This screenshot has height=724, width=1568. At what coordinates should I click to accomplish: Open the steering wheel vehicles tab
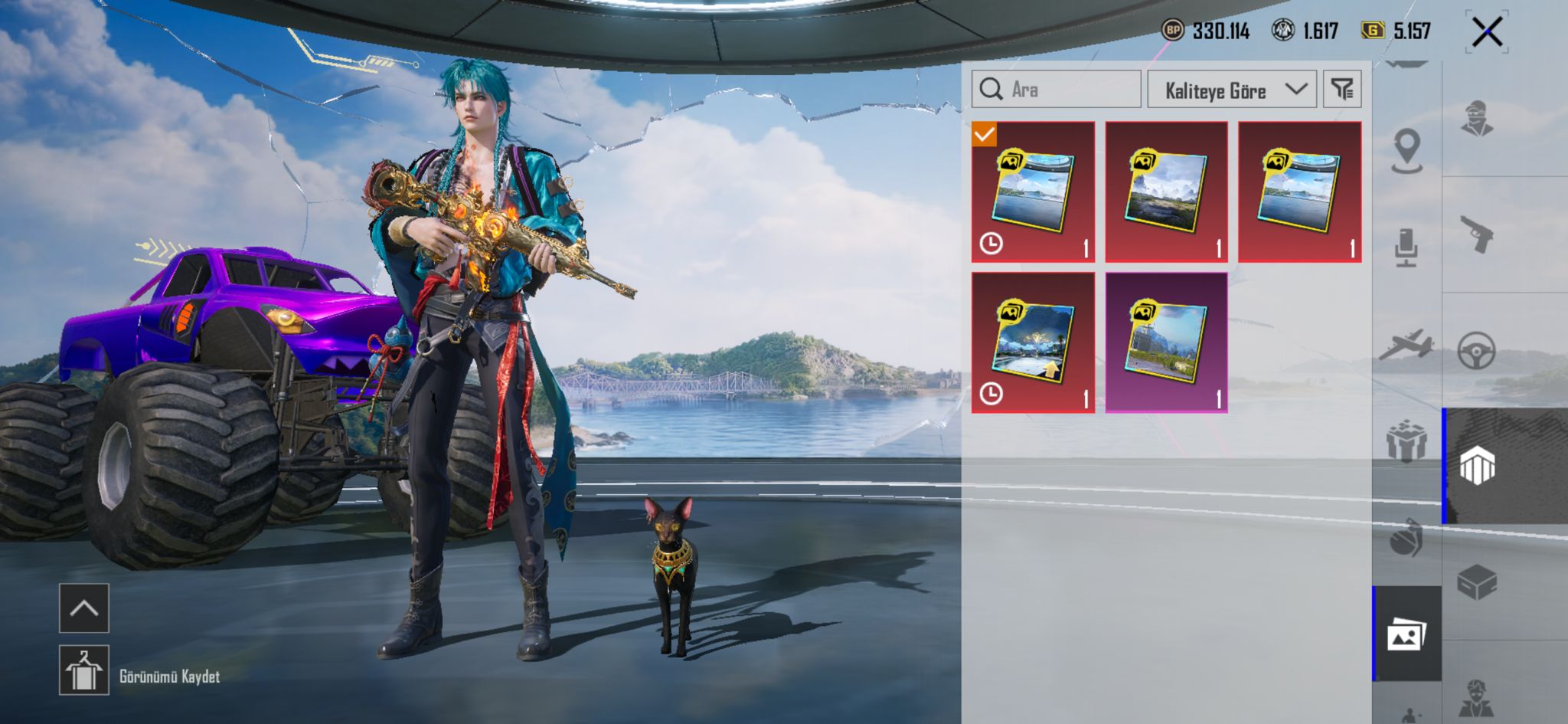(x=1477, y=351)
